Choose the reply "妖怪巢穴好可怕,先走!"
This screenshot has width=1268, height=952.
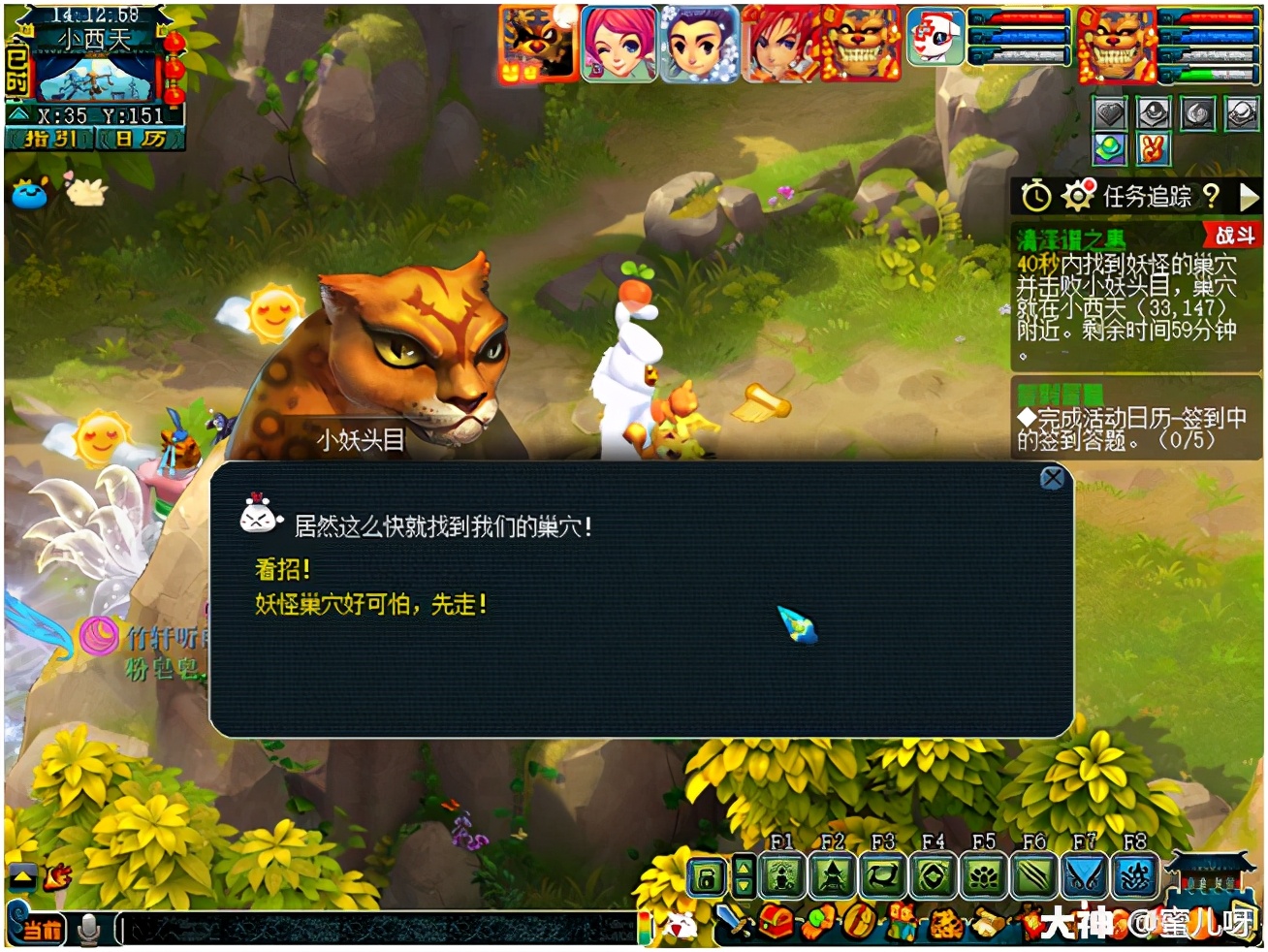pyautogui.click(x=370, y=605)
